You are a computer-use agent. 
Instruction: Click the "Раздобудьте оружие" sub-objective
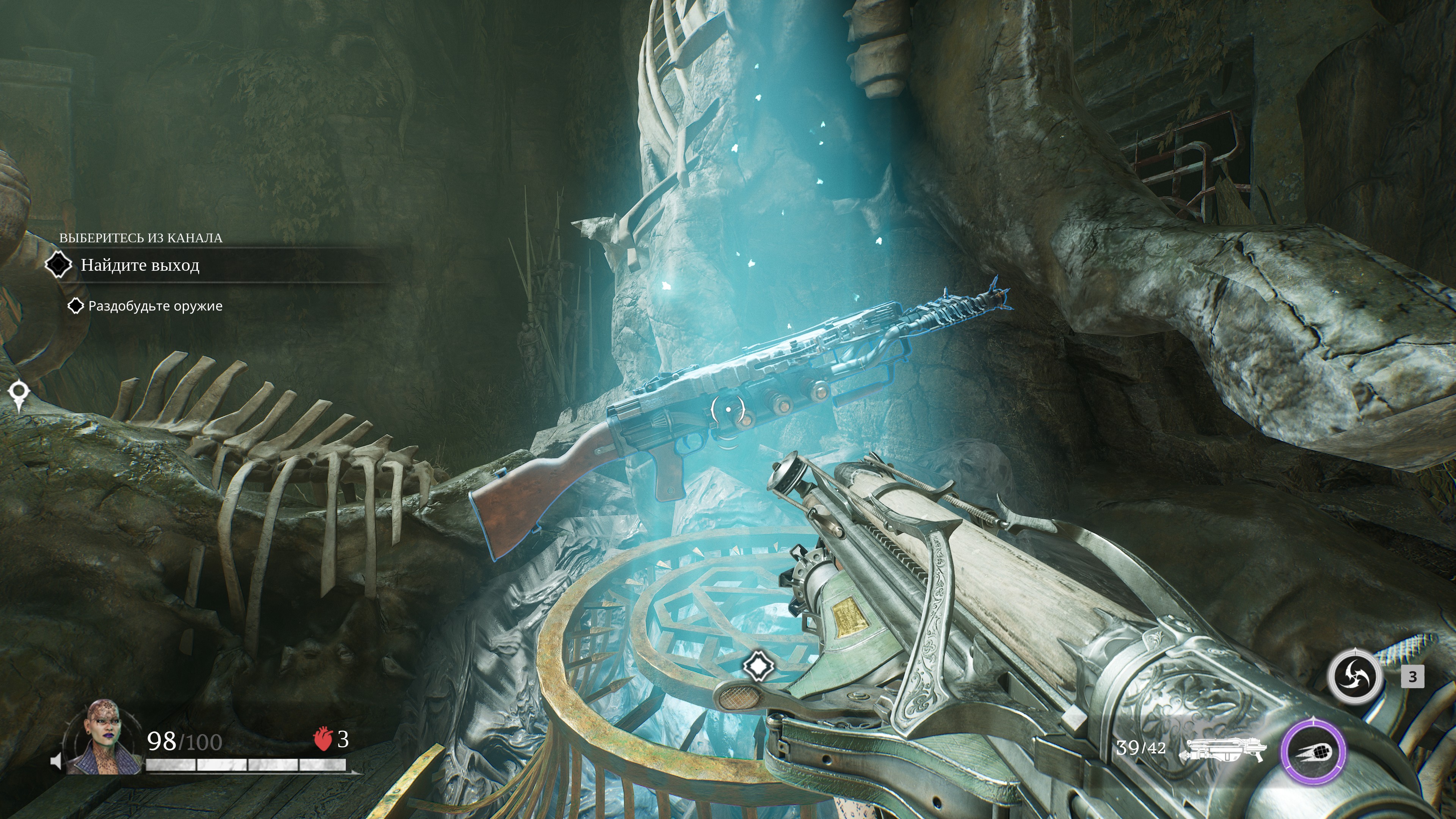[155, 306]
